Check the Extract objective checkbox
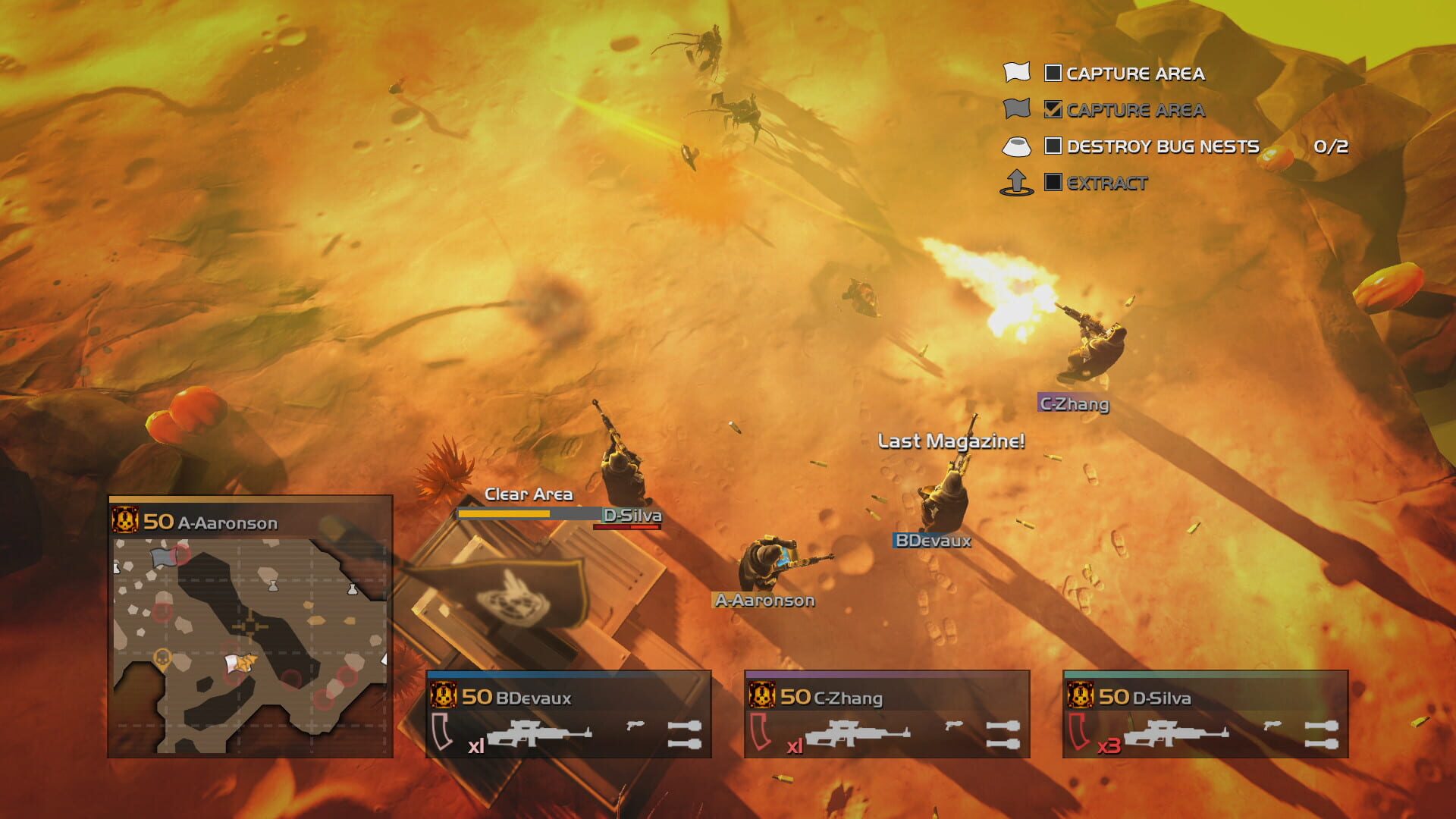The height and width of the screenshot is (819, 1456). coord(1053,182)
